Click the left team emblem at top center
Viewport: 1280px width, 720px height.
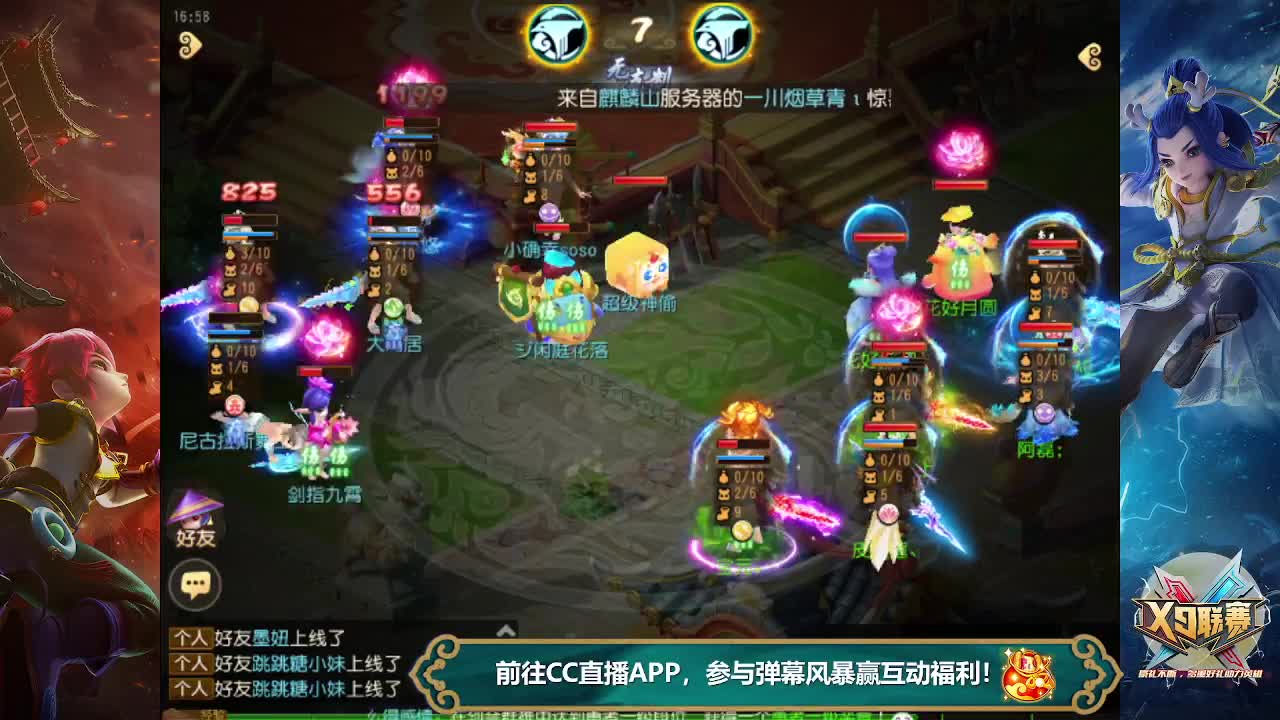pyautogui.click(x=560, y=35)
